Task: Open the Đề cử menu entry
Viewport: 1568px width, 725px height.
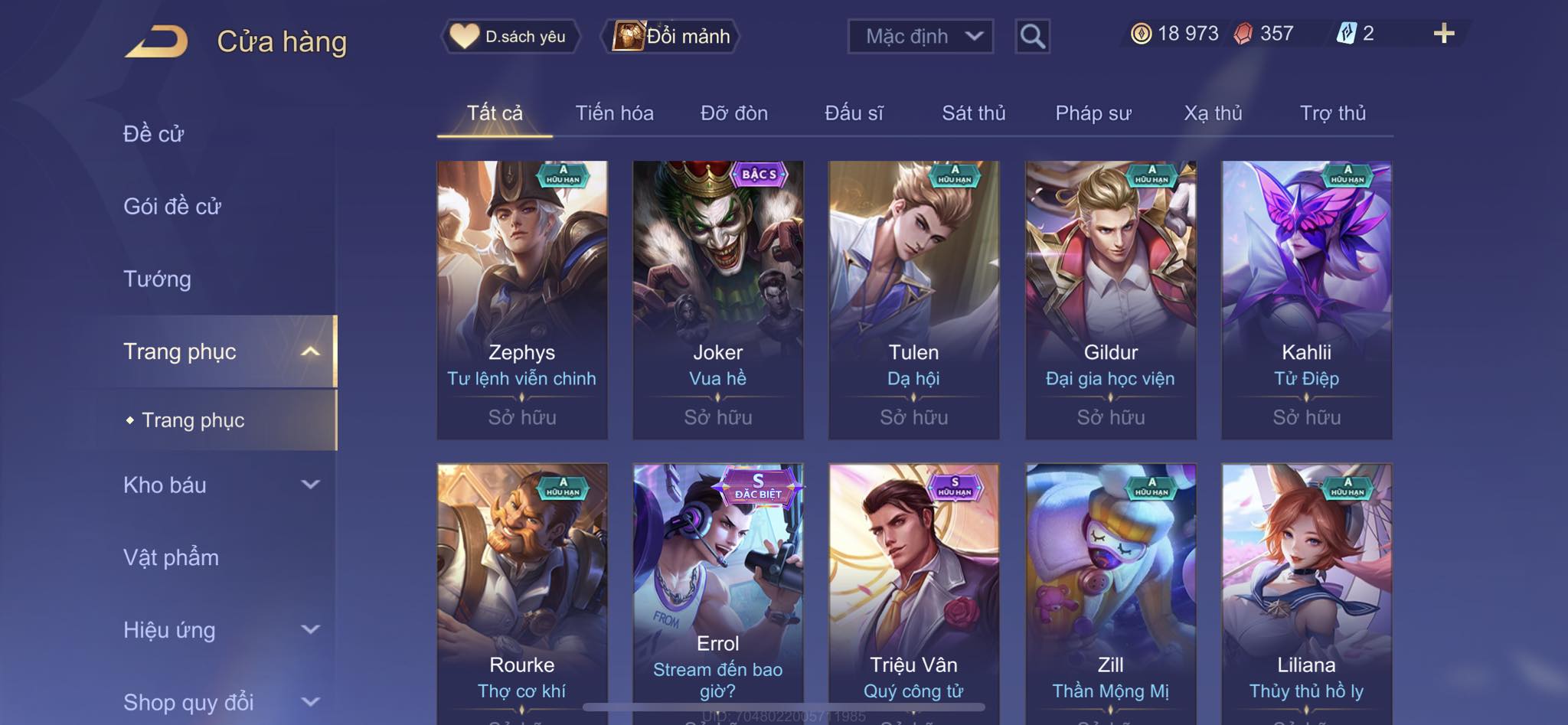Action: 154,134
